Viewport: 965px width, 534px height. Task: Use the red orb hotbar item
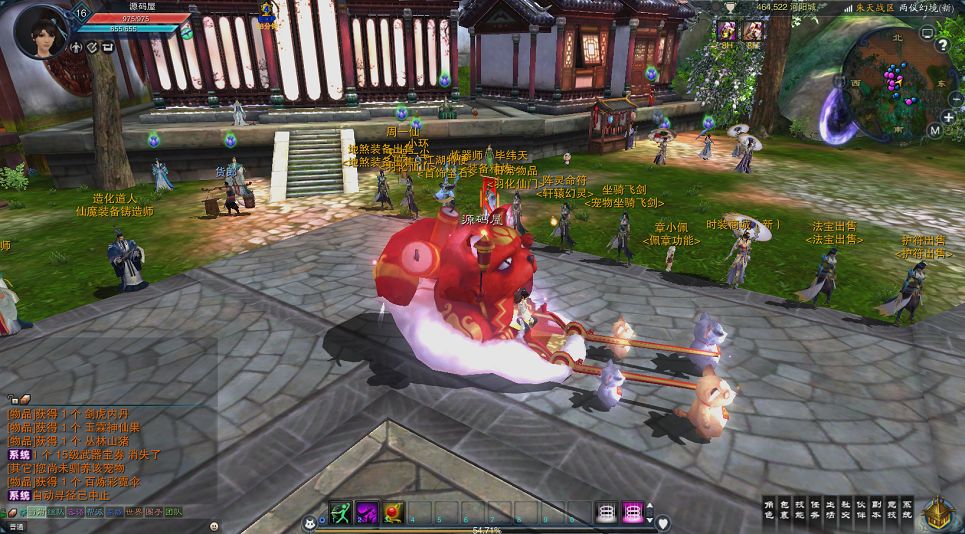(x=394, y=512)
